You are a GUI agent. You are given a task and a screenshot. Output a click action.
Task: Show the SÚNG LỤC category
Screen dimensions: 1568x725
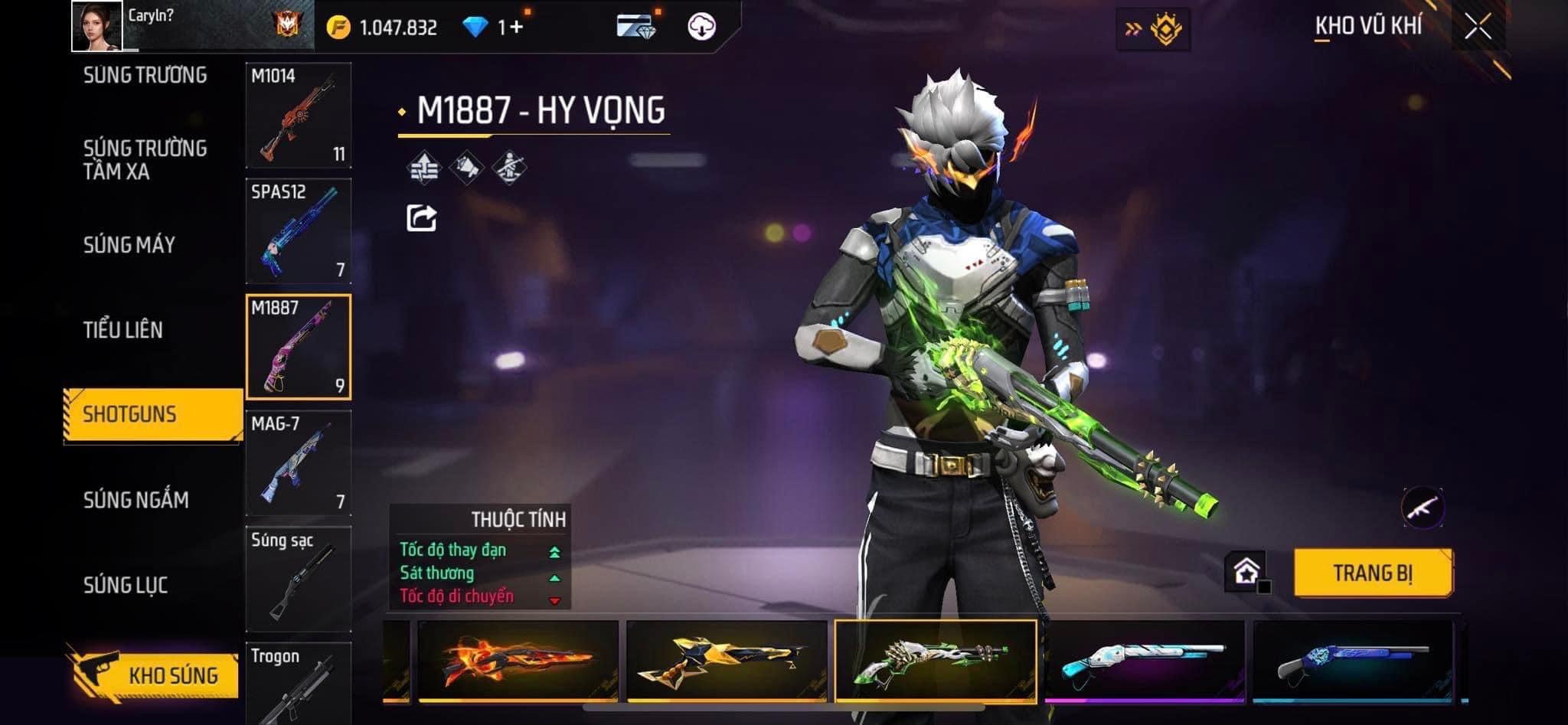tap(126, 585)
